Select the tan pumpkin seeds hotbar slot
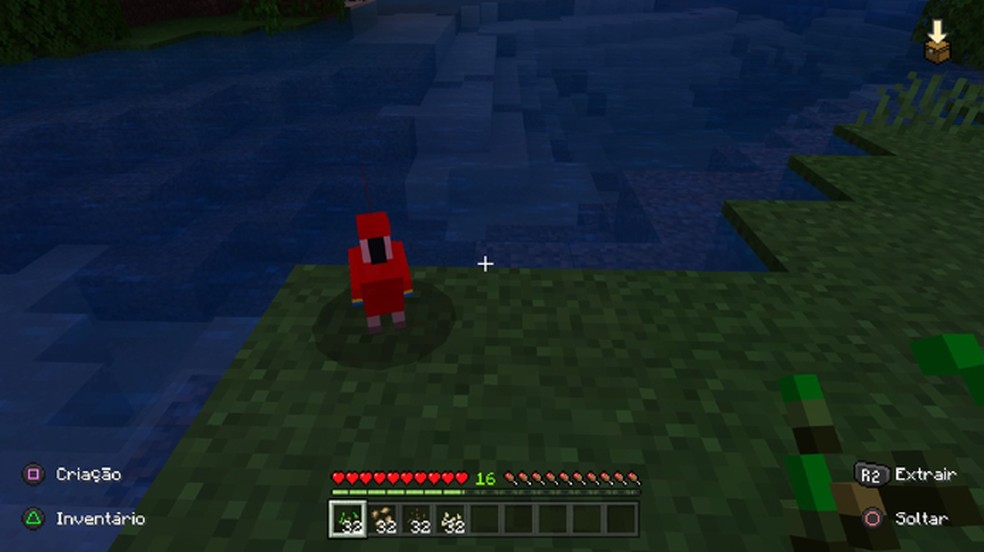 [x=383, y=519]
